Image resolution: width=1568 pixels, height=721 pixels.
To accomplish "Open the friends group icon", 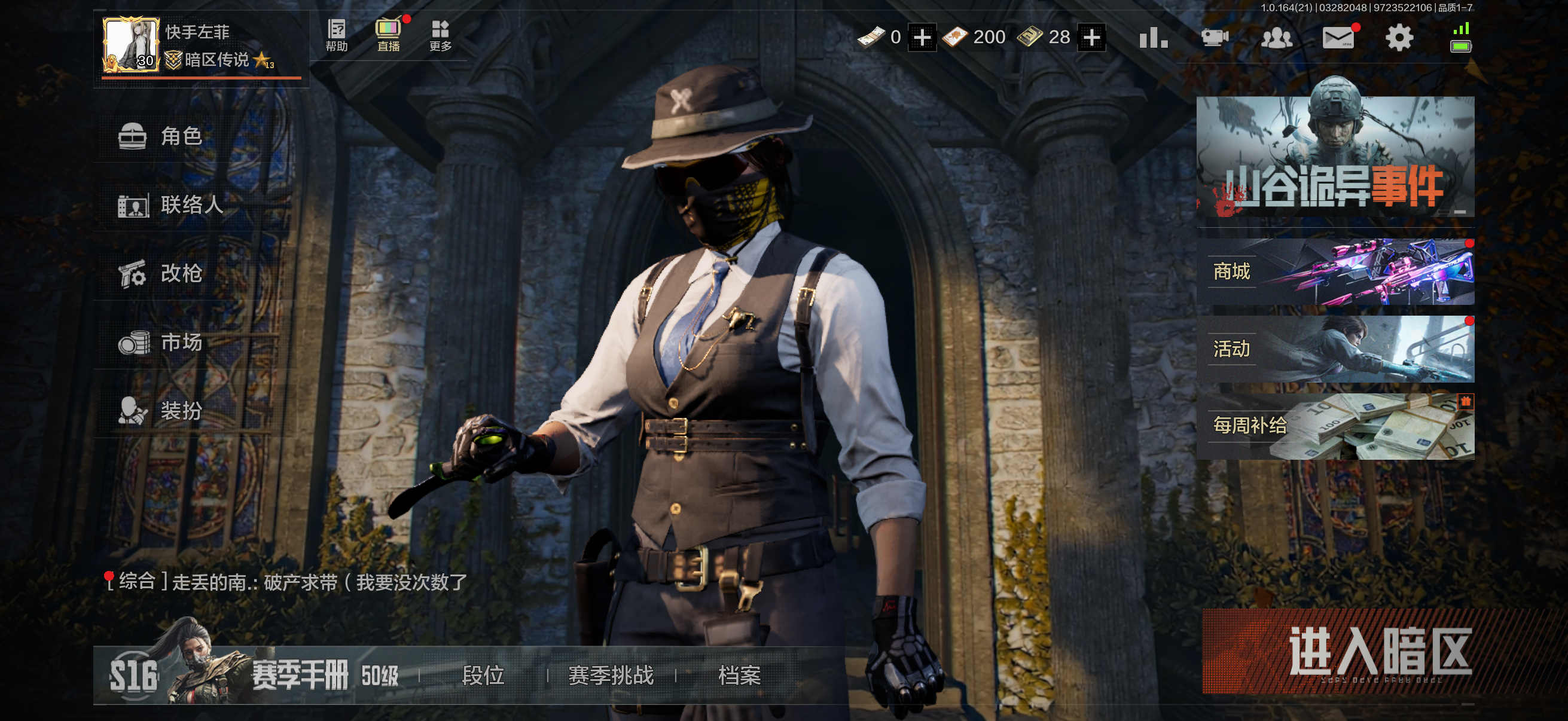I will coord(1276,38).
